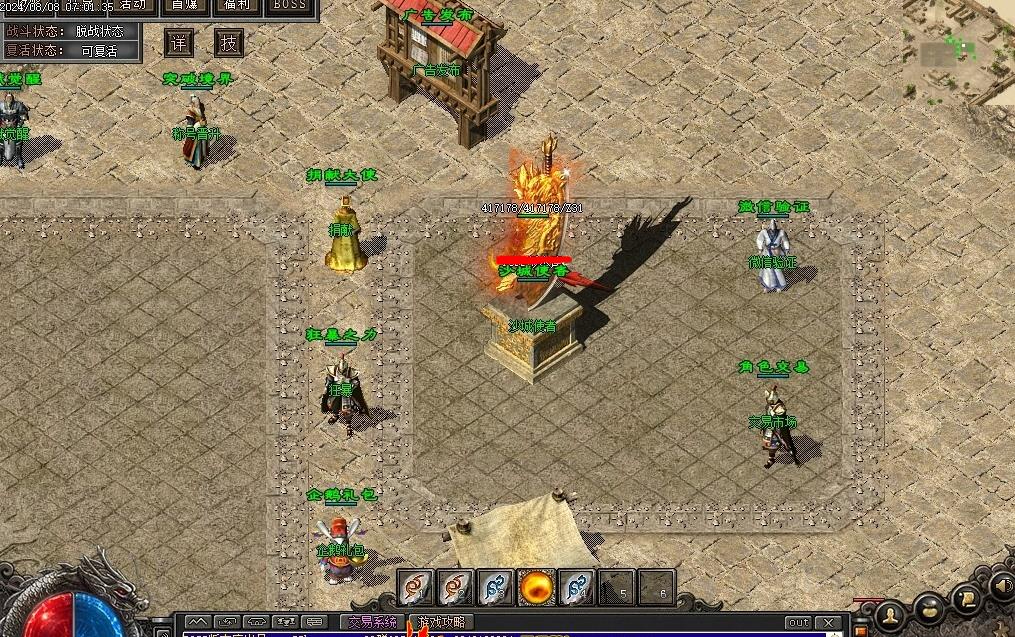Switch to the 游戏攻略 tab

point(441,622)
